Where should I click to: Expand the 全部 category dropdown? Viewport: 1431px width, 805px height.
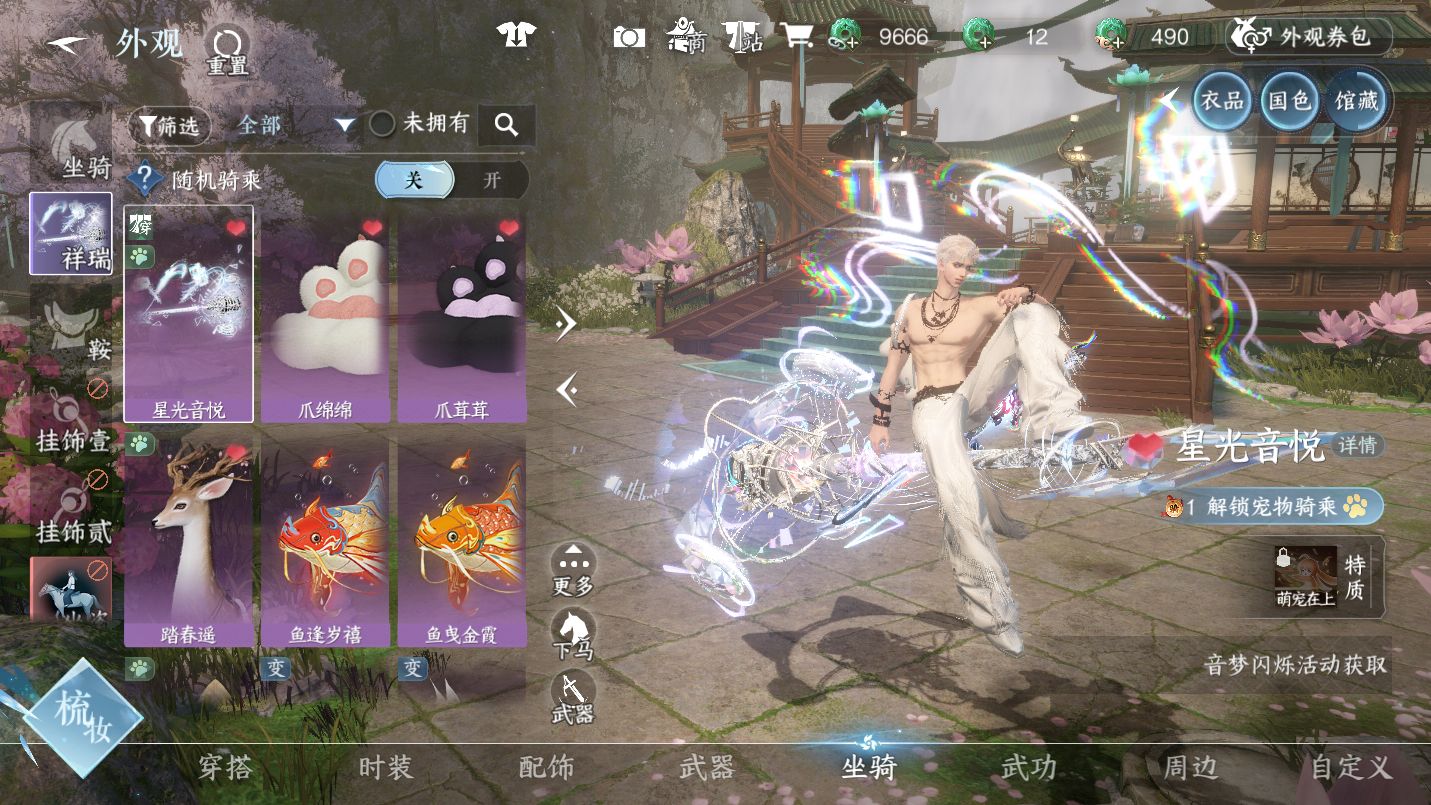click(296, 125)
